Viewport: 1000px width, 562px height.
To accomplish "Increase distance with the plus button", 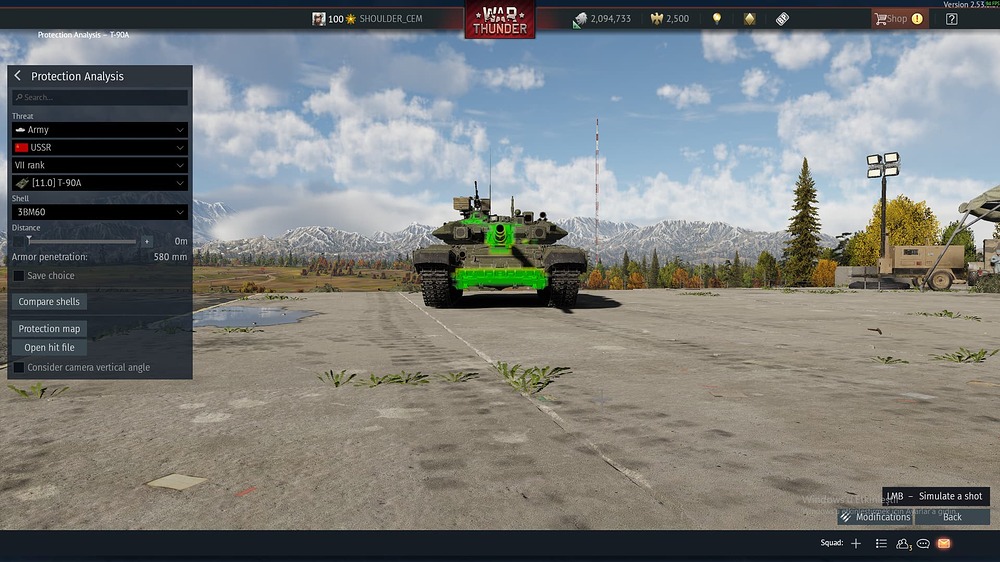I will pos(147,241).
